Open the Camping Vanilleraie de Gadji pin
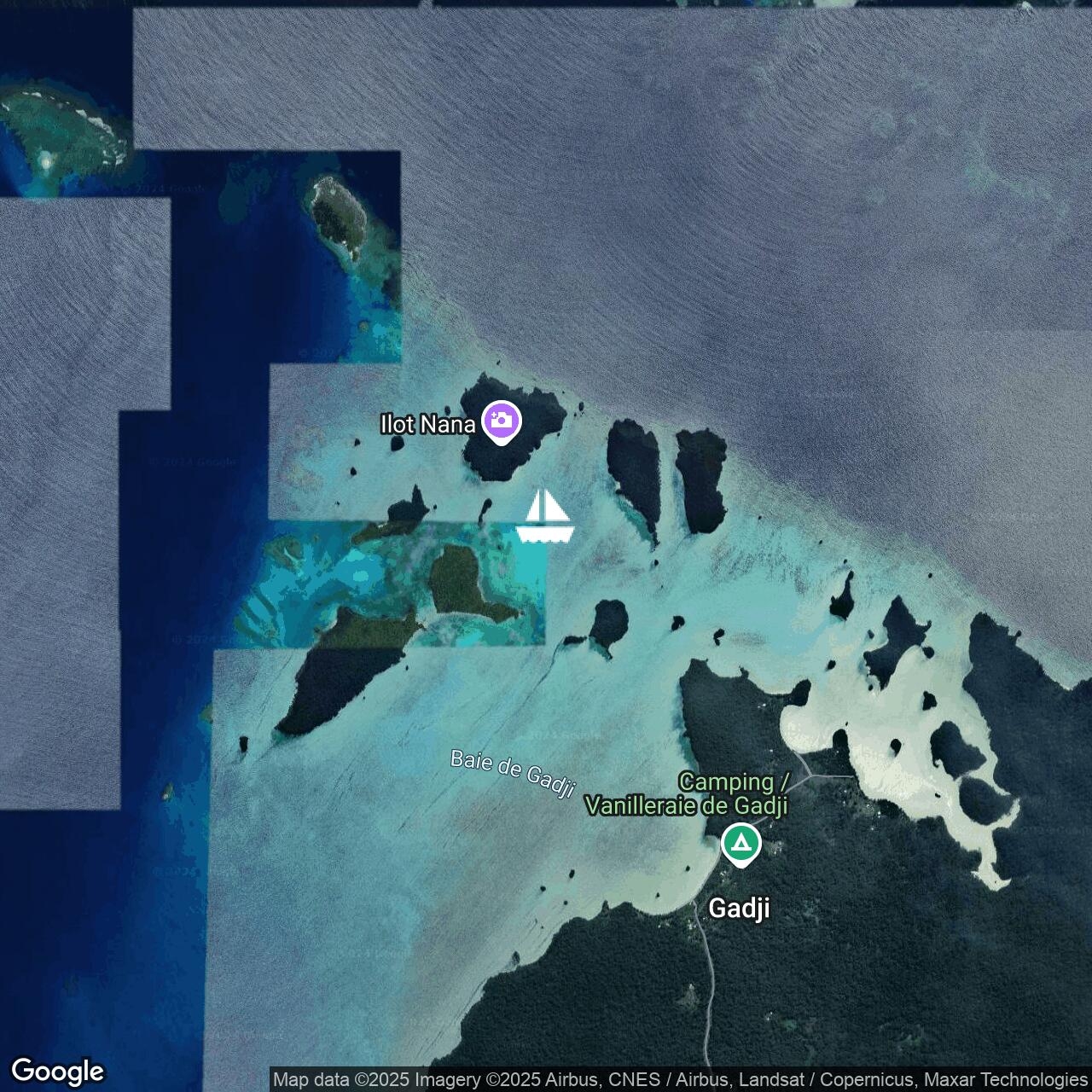Viewport: 1092px width, 1092px height. (741, 844)
